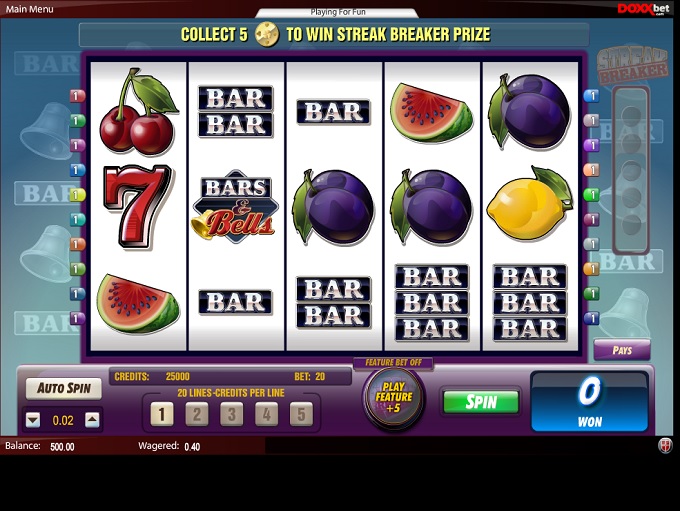Click the red icon in the bottom-right corner
The height and width of the screenshot is (511, 680).
(x=665, y=446)
